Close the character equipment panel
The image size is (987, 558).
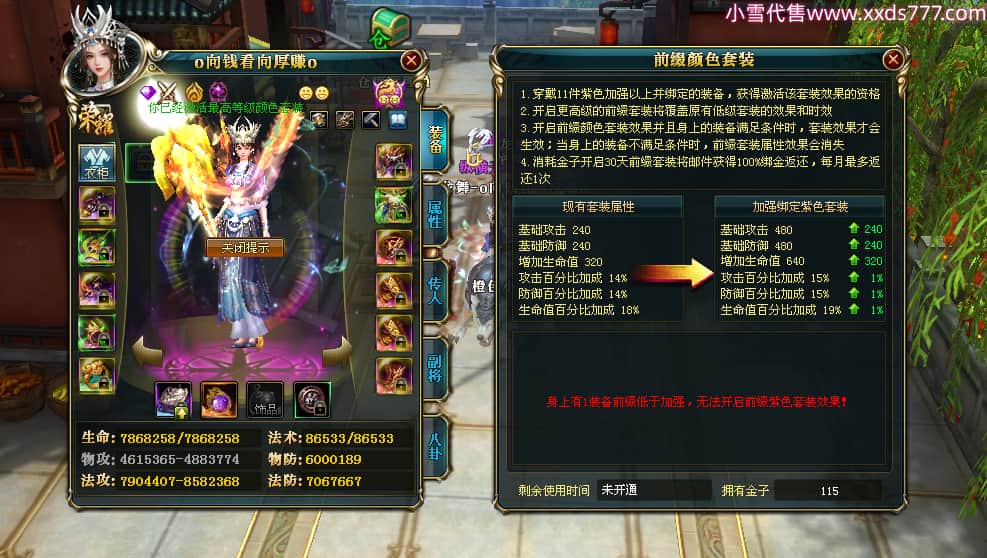pos(410,61)
